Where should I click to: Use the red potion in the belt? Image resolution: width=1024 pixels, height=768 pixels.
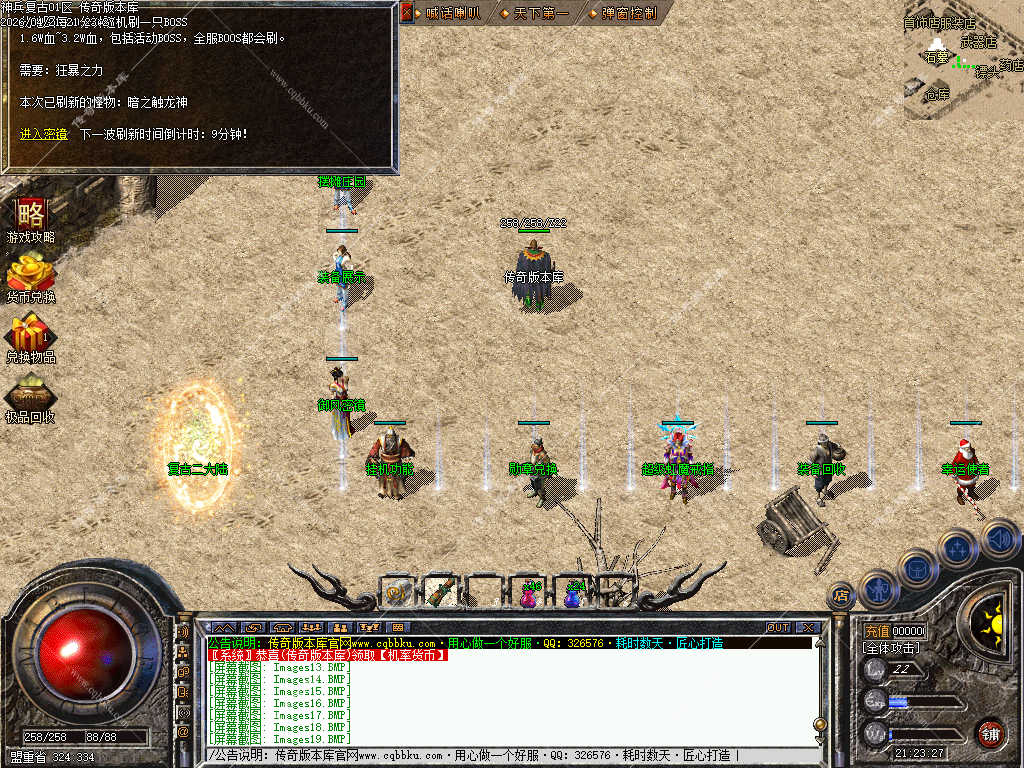528,594
